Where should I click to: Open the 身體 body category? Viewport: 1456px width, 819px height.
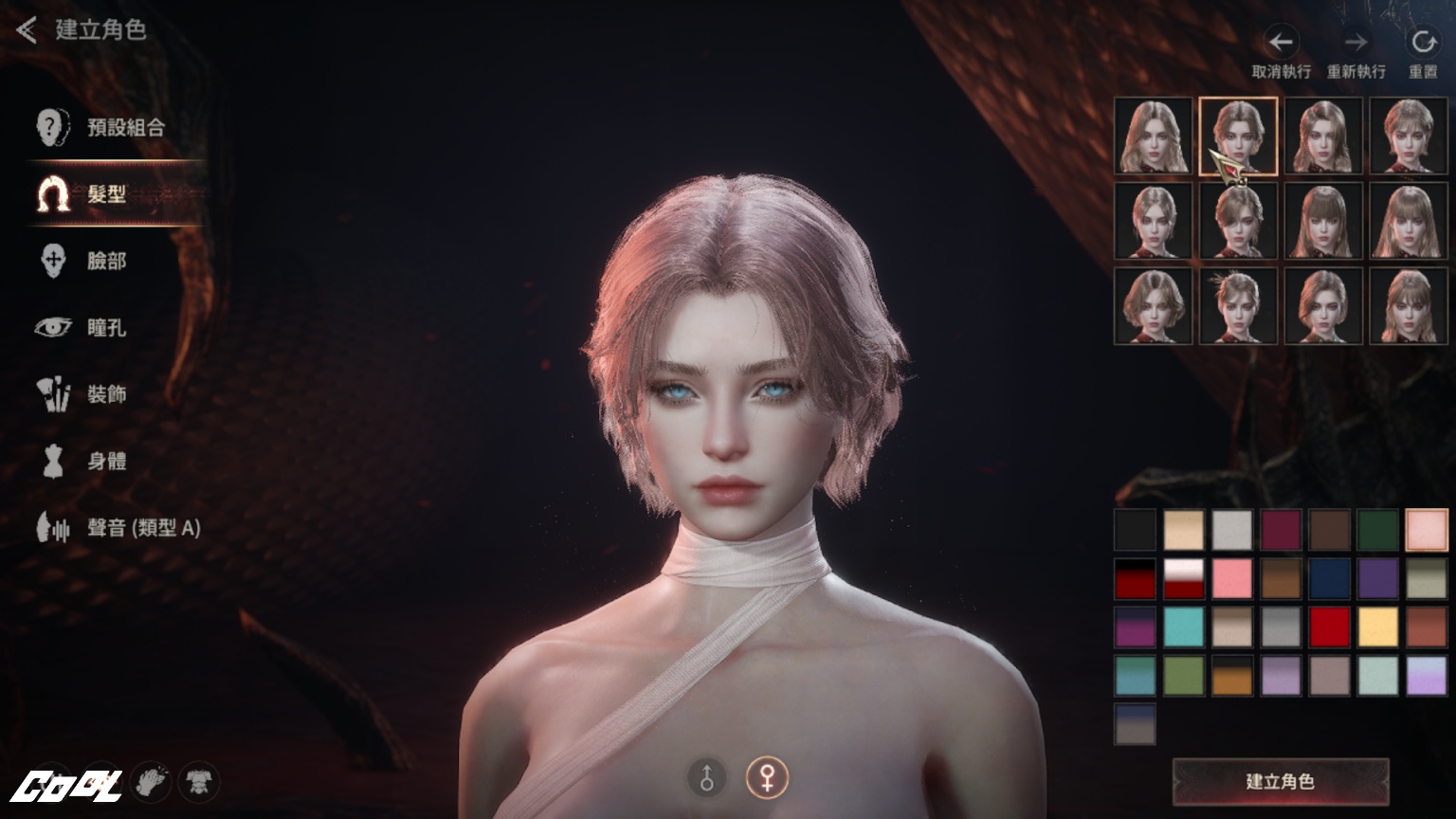(106, 462)
